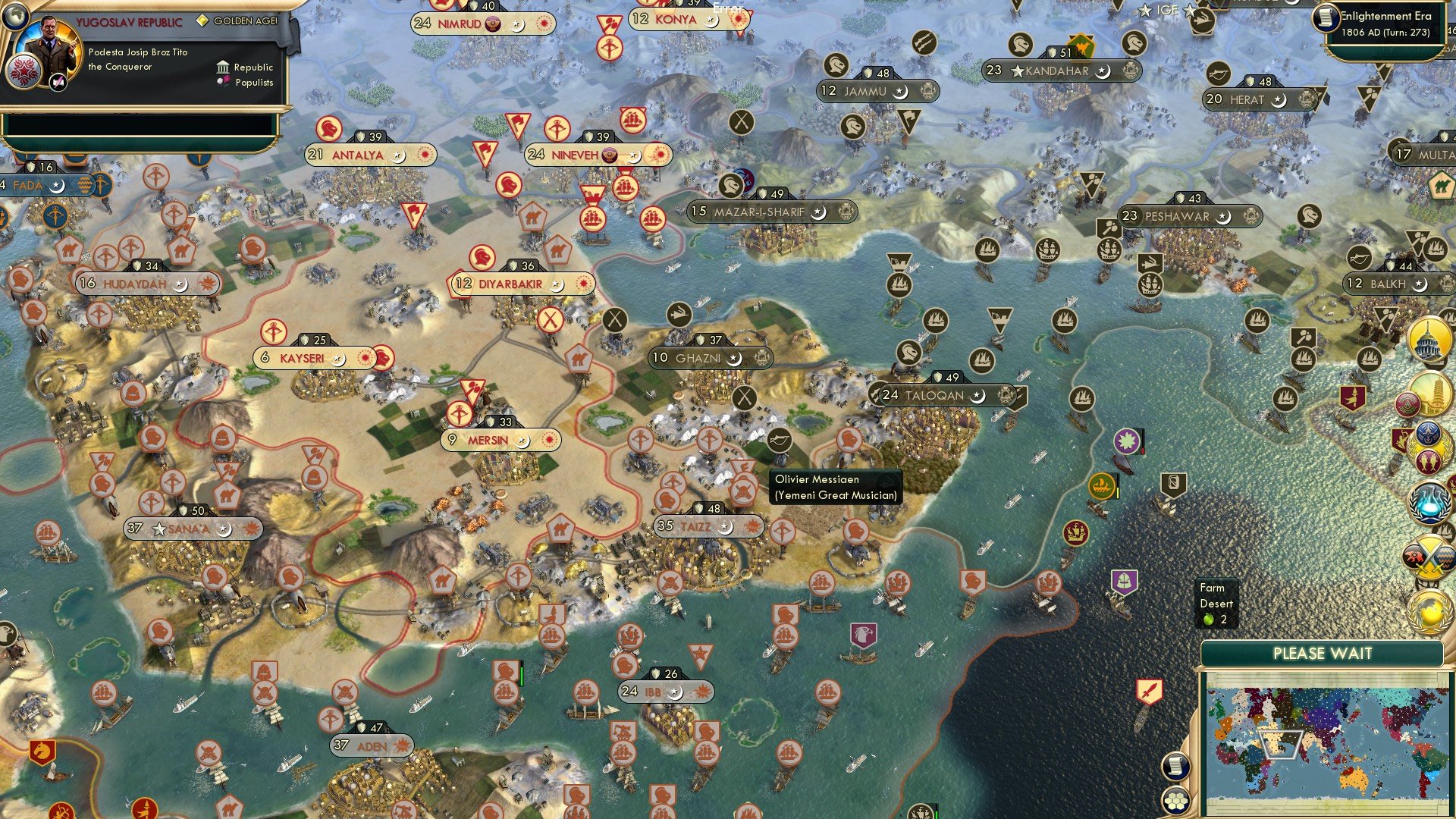This screenshot has width=1456, height=819.
Task: Select the golden globe notification
Action: click(1429, 611)
